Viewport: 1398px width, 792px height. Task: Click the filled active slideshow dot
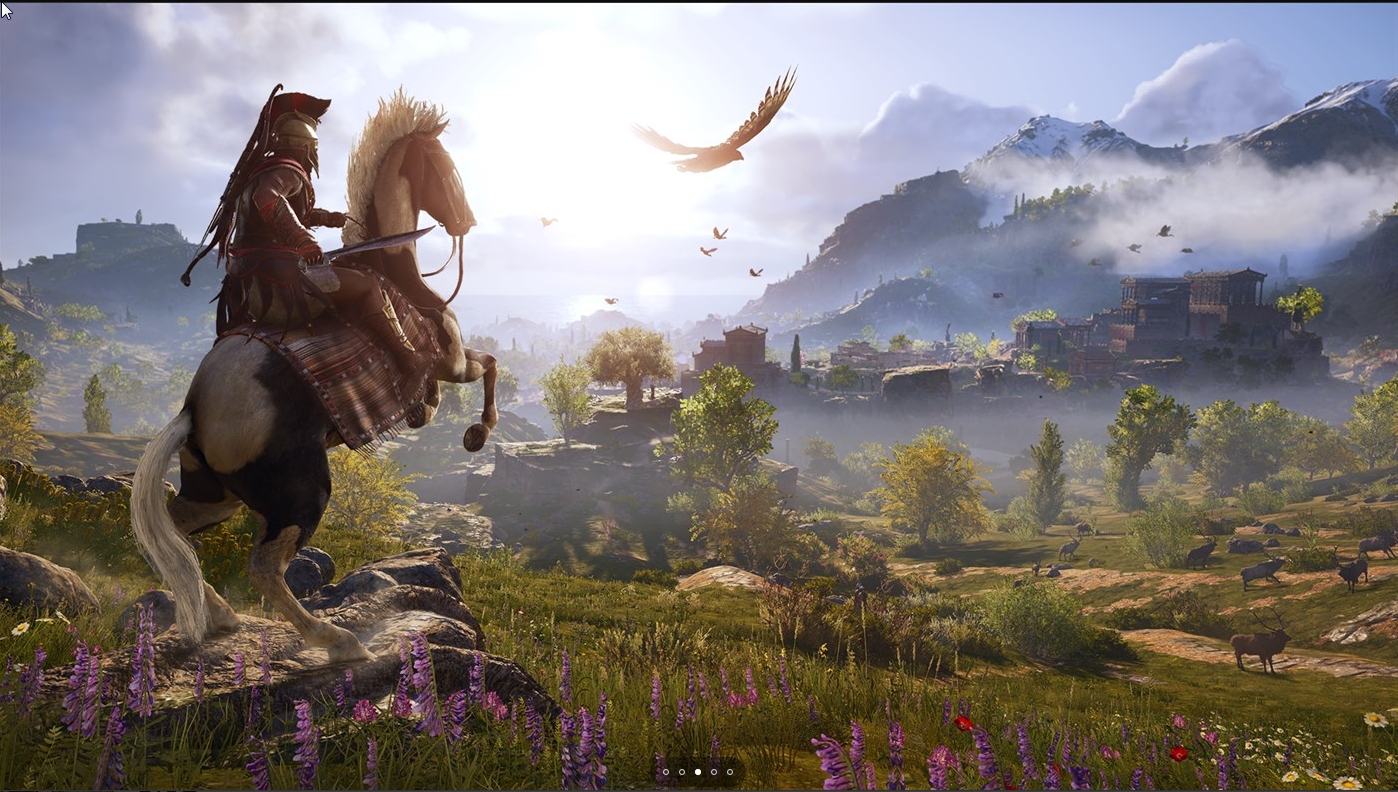coord(698,772)
